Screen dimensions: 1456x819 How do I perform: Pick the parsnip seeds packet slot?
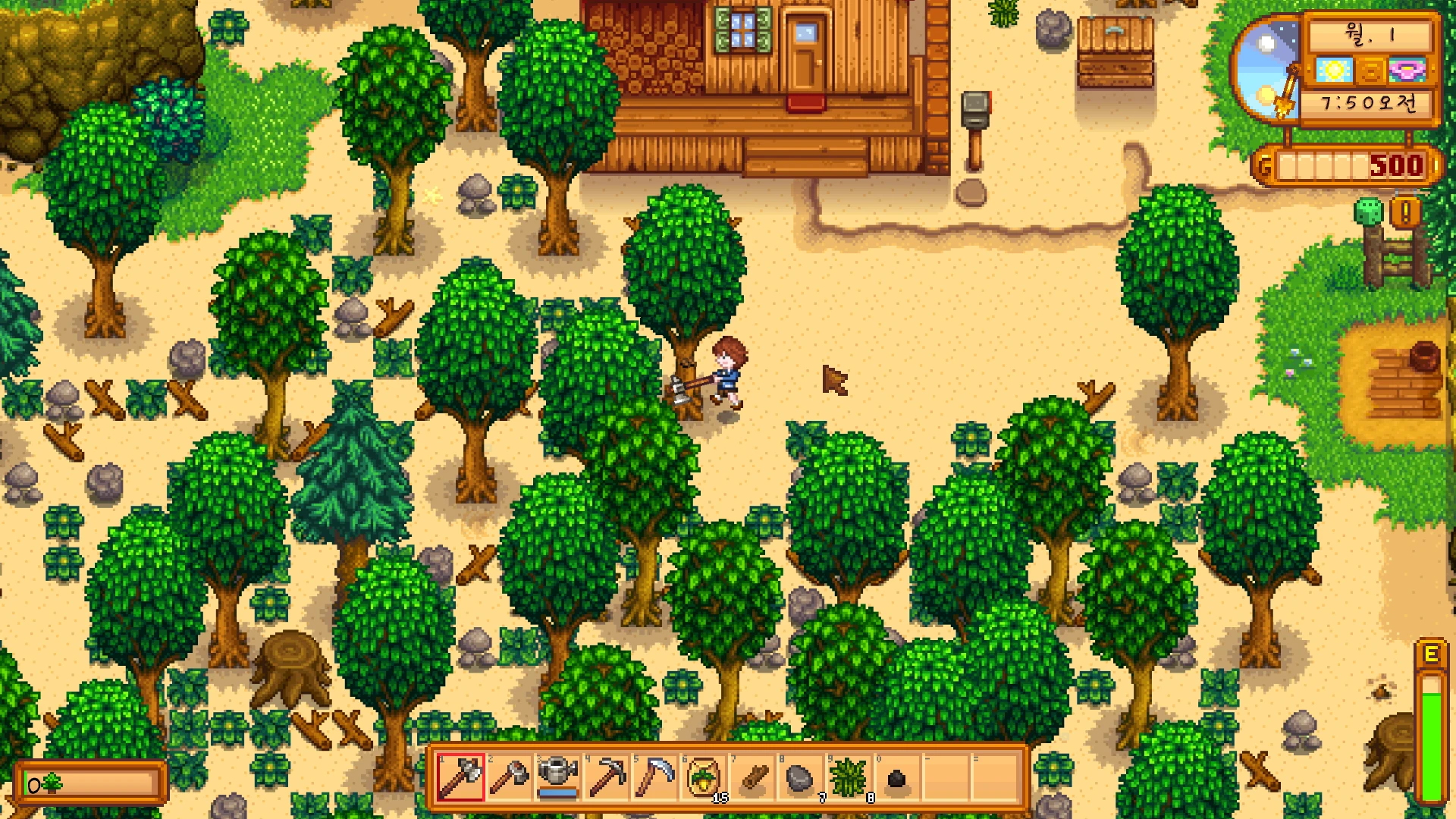(703, 777)
